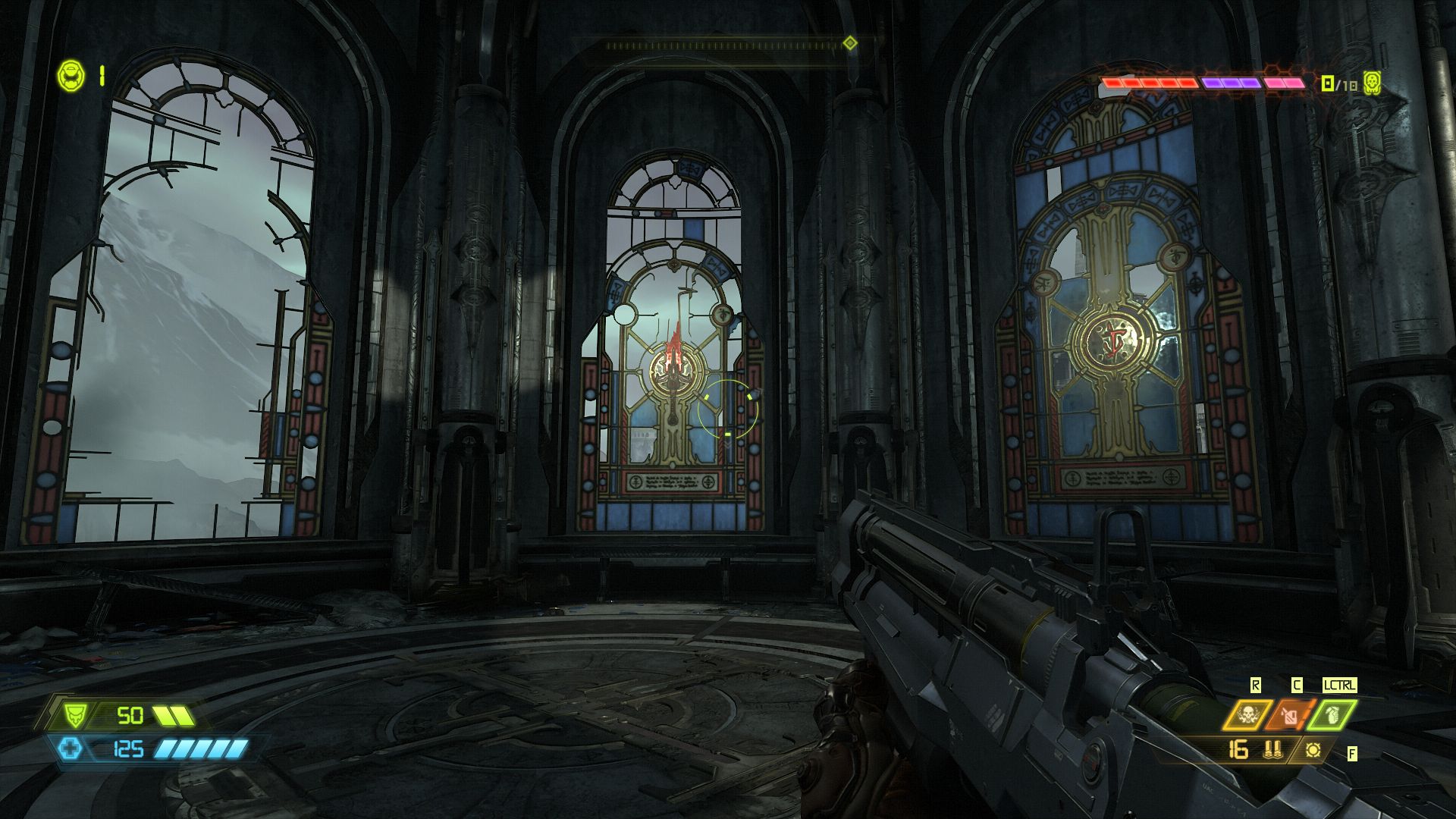Click the green frag grenade icon
This screenshot has width=1456, height=819.
click(1333, 714)
